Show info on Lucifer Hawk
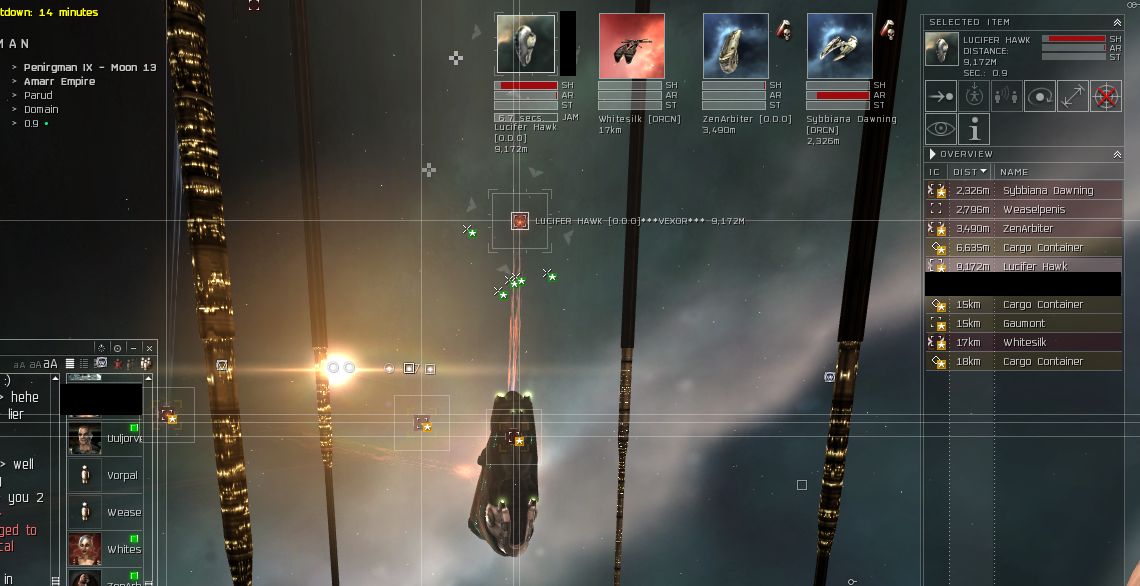 click(973, 129)
